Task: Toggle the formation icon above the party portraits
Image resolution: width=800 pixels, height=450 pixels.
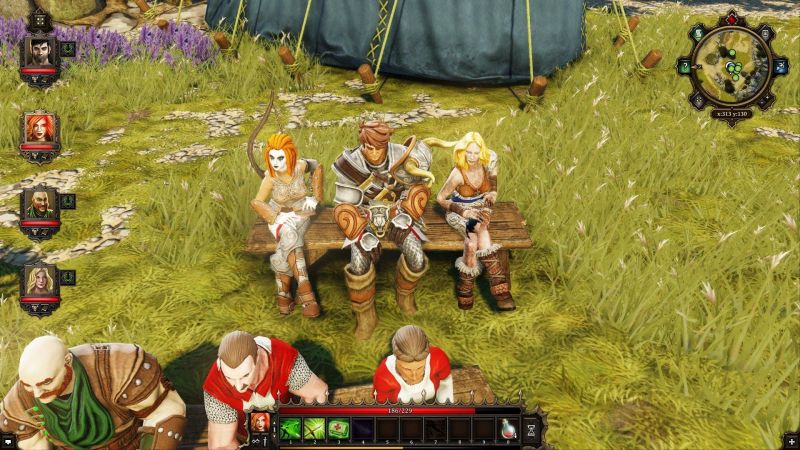Action: [40, 19]
